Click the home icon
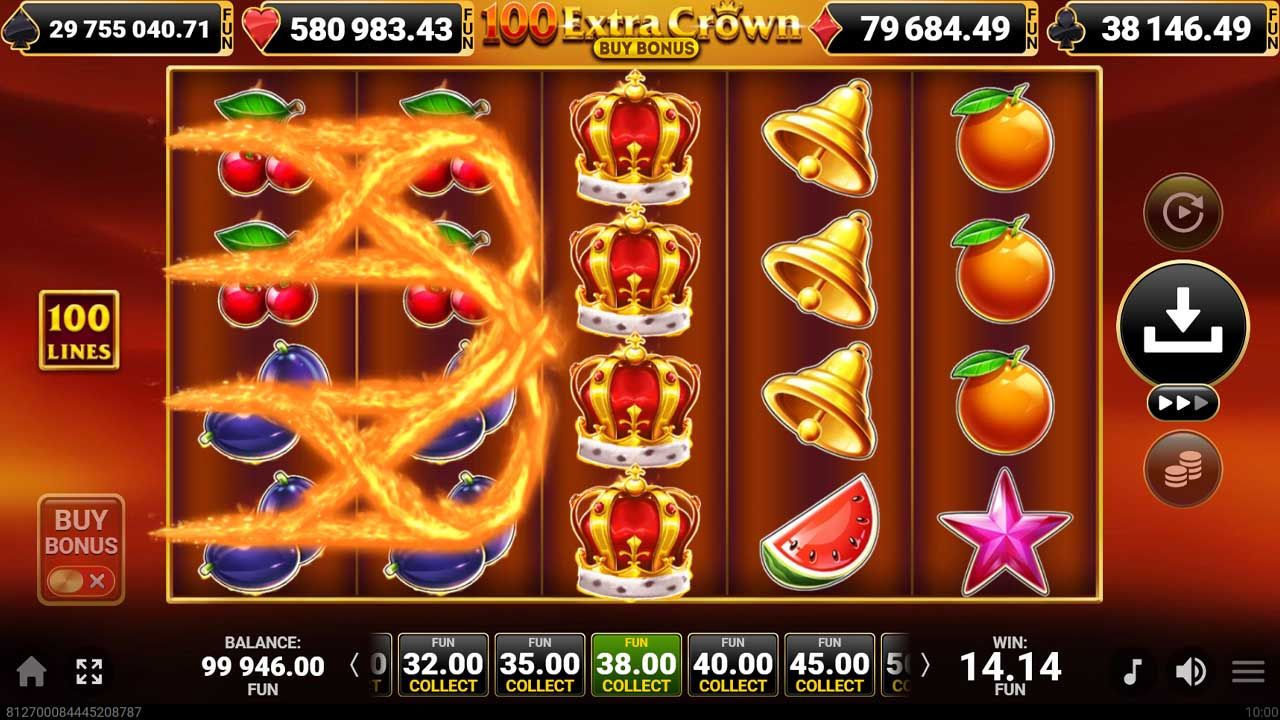The width and height of the screenshot is (1280, 720). tap(33, 672)
